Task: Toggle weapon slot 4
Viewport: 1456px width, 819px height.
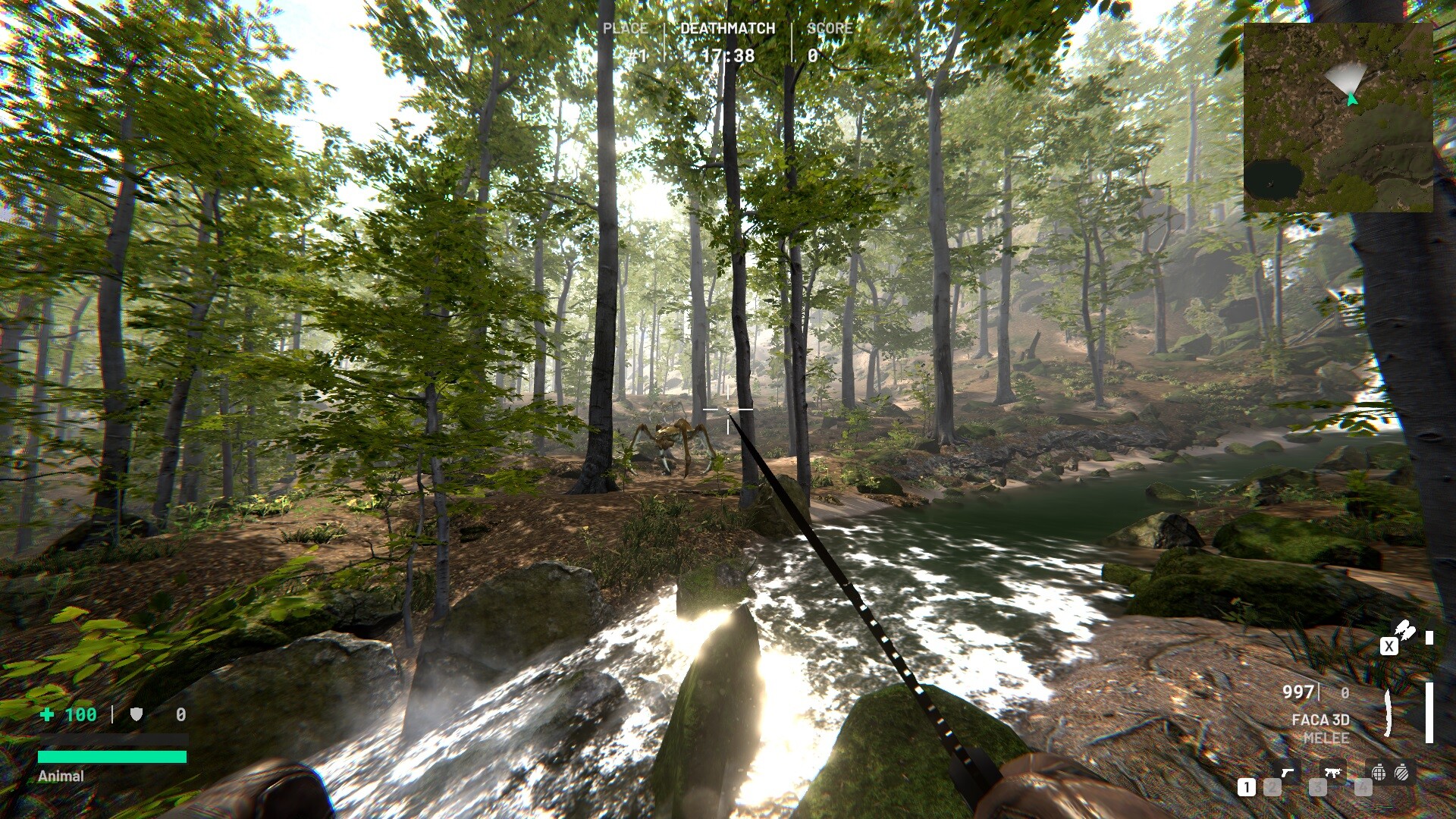Action: tap(1362, 787)
